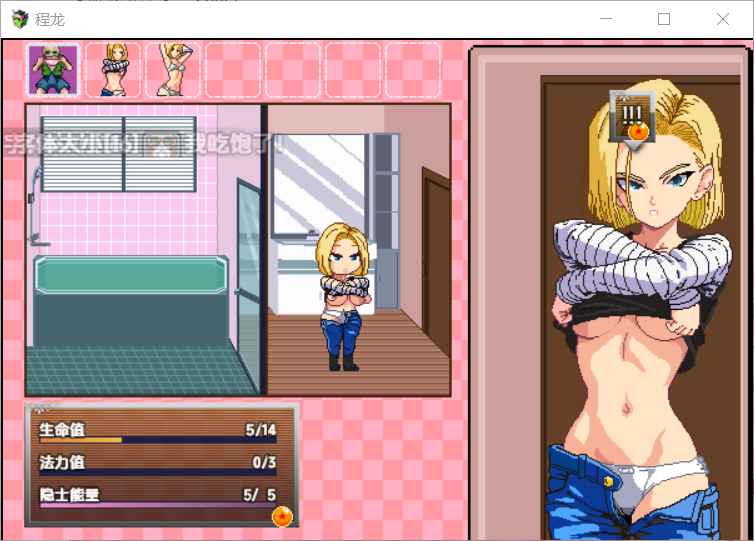
Task: Choose the thumbnail with the striped top
Action: pos(113,70)
